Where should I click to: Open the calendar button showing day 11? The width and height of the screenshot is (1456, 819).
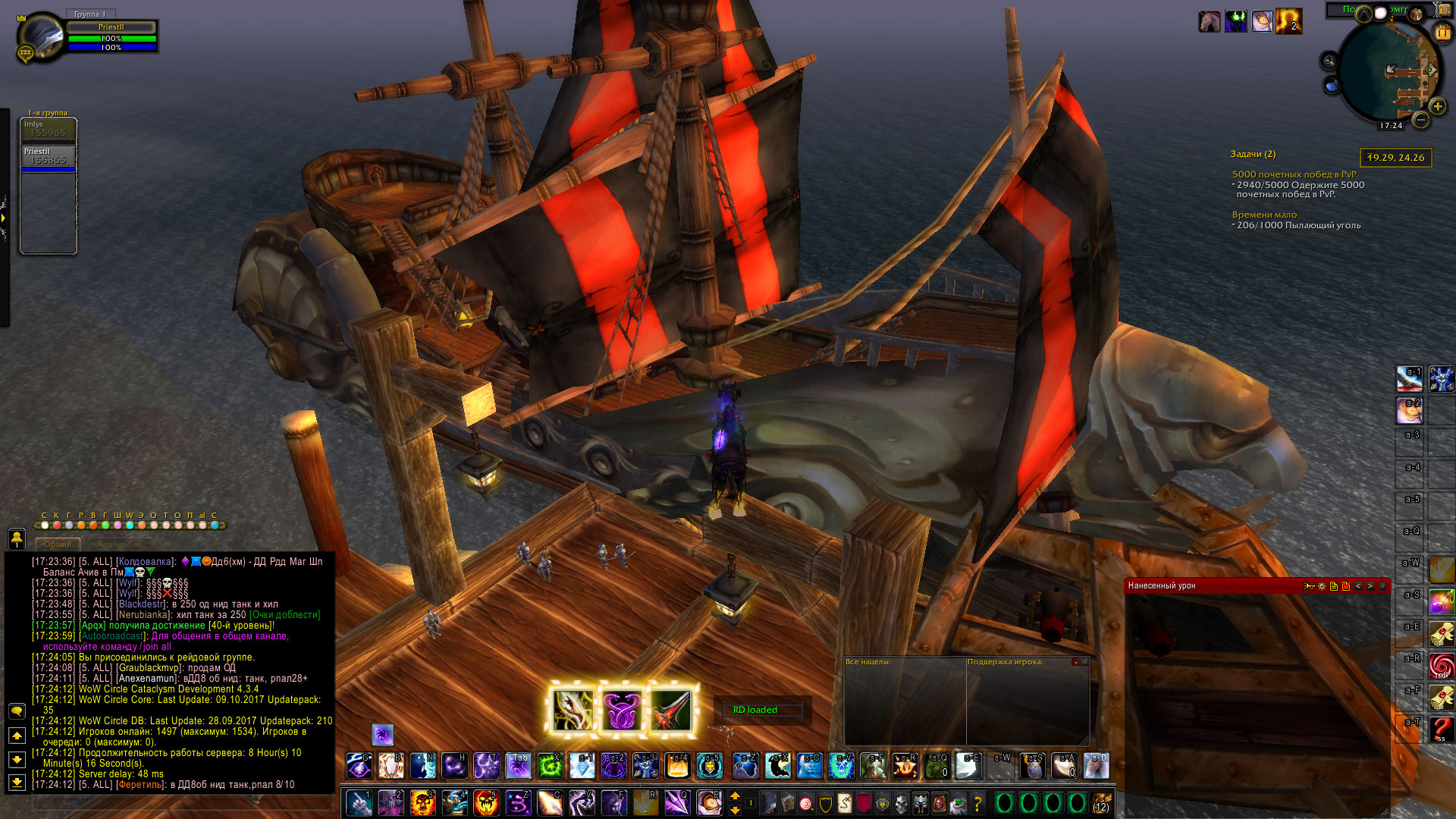[1442, 33]
